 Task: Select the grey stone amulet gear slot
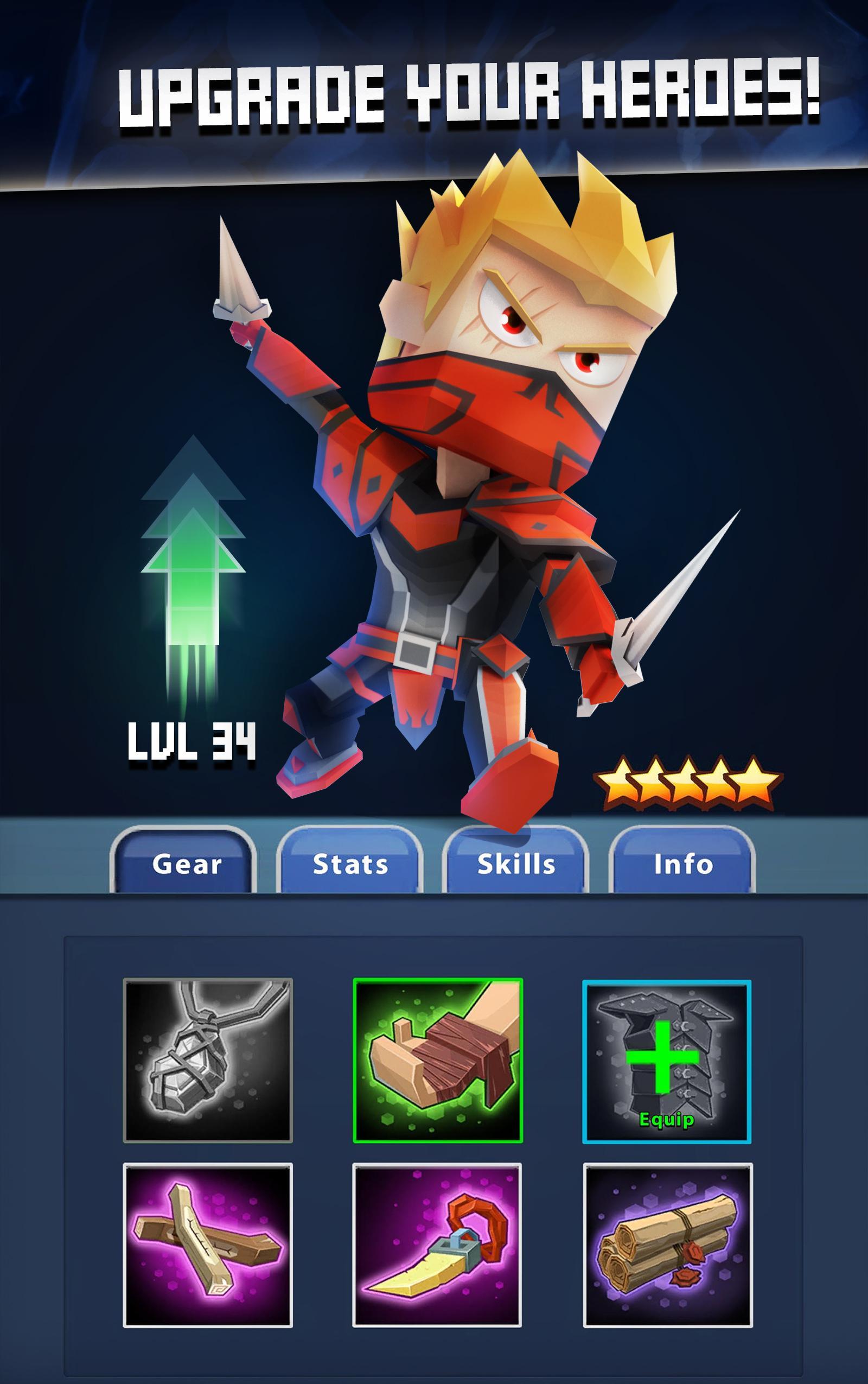(x=208, y=1061)
